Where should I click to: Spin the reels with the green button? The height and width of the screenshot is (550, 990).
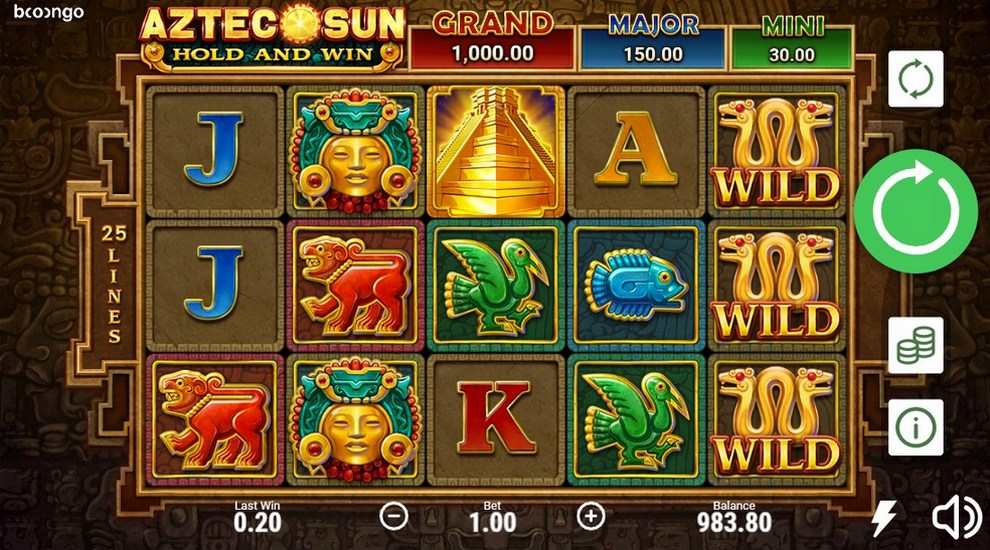[915, 211]
